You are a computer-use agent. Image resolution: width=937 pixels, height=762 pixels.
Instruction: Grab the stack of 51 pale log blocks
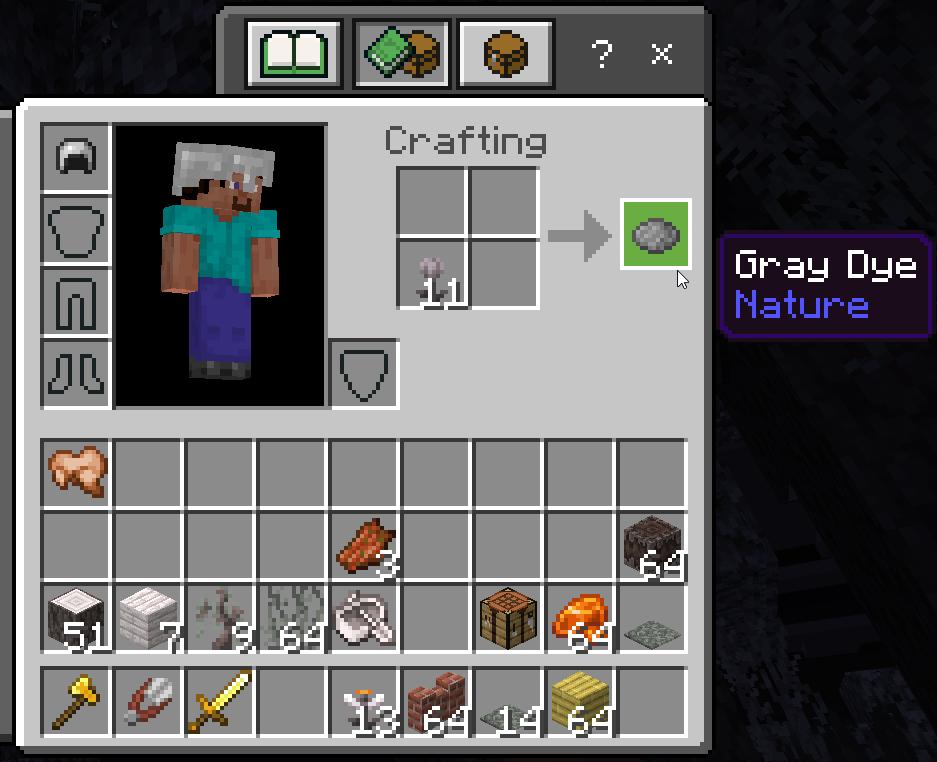pos(77,616)
